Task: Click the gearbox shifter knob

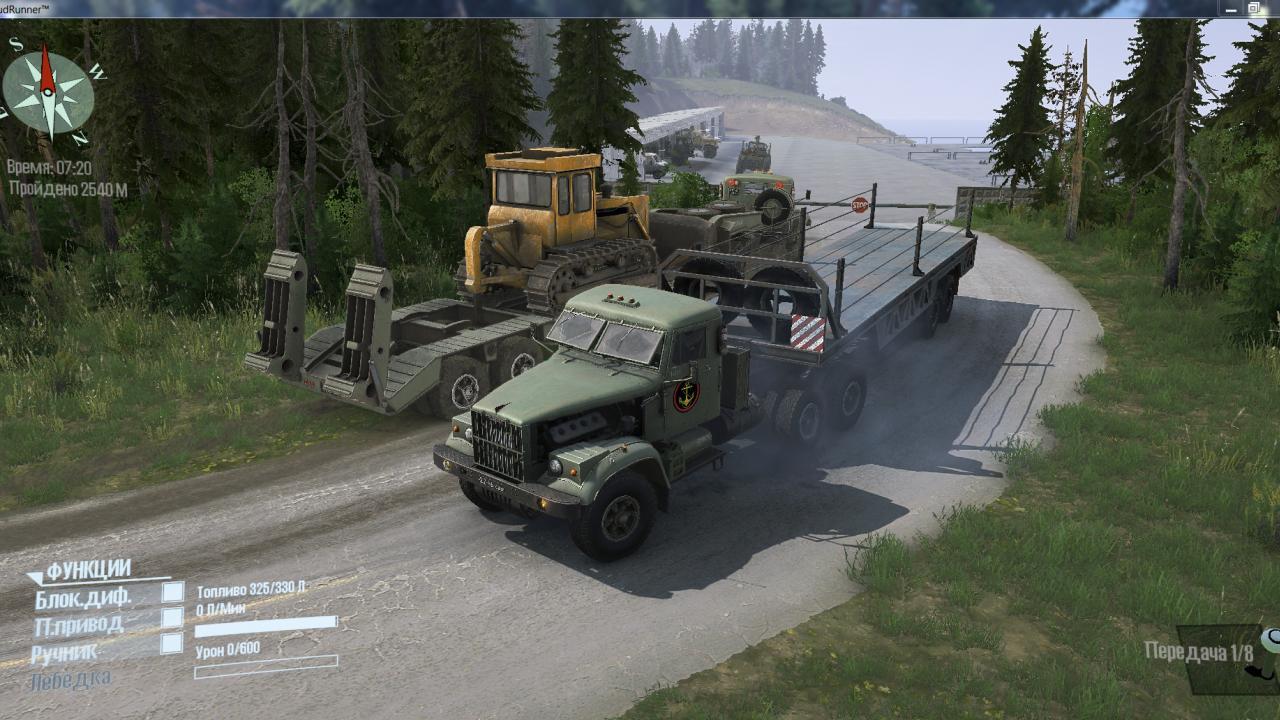Action: [x=1270, y=640]
